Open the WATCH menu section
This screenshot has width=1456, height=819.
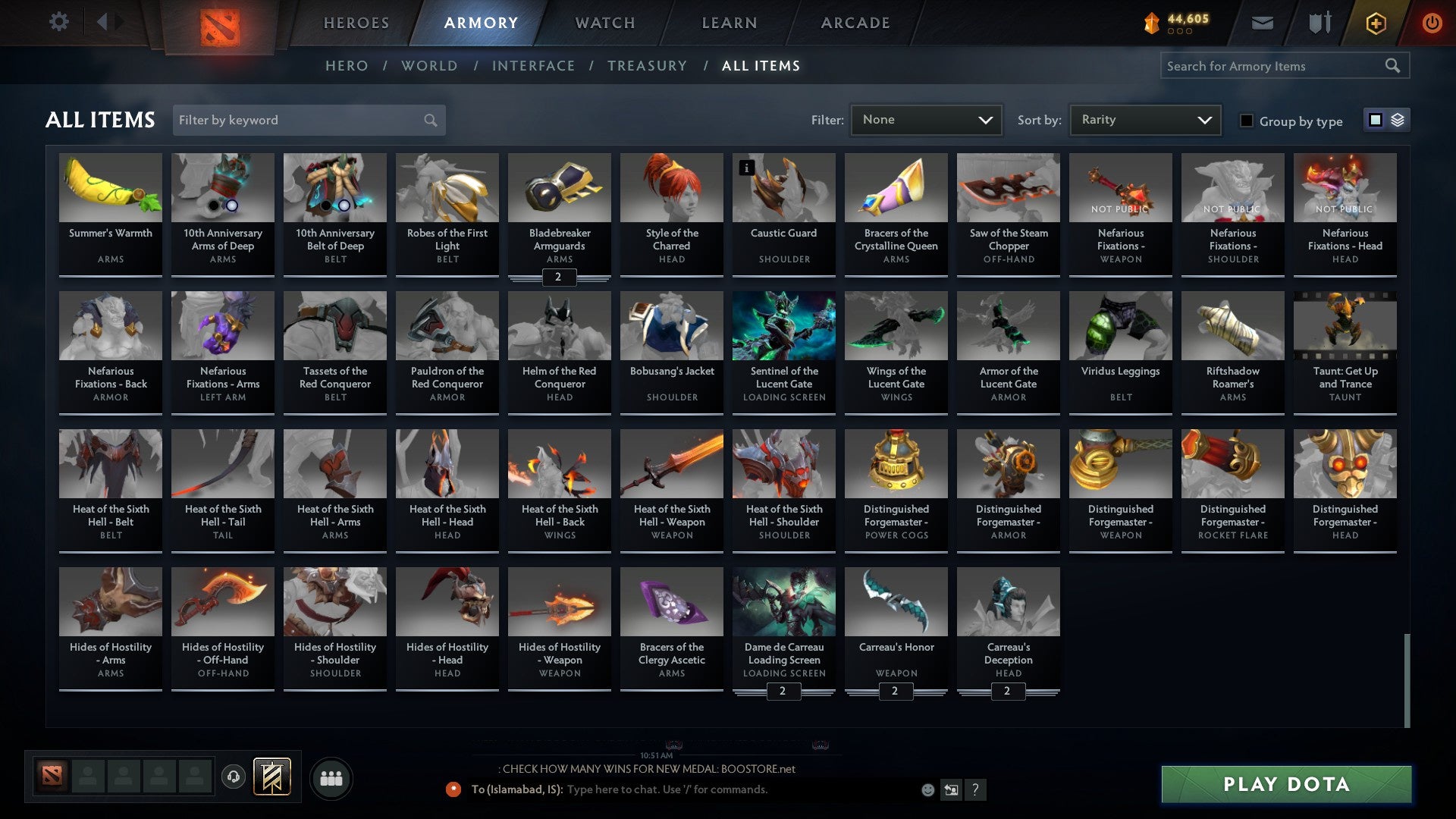(604, 23)
